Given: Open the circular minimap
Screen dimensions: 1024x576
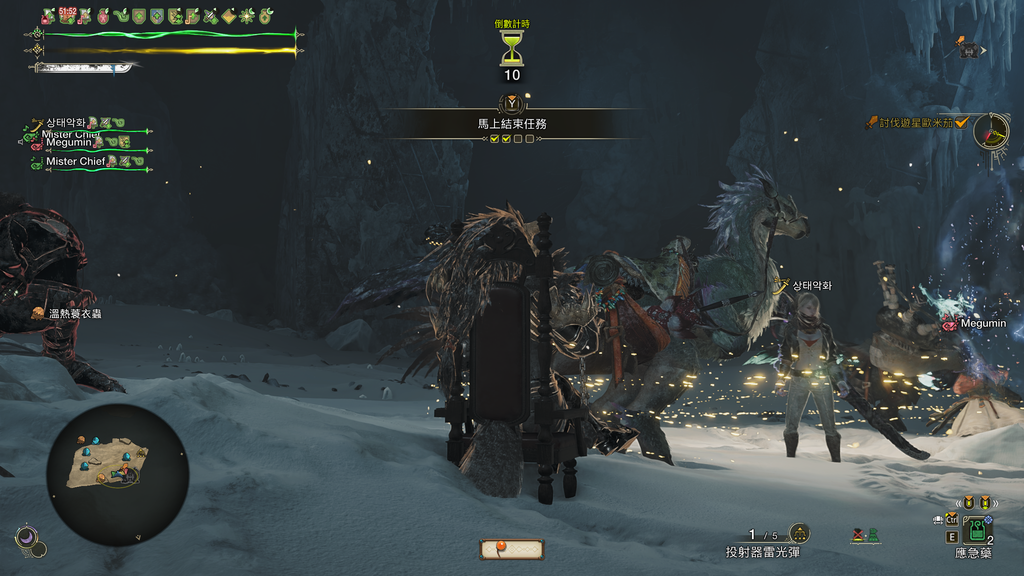Looking at the screenshot, I should click(117, 475).
